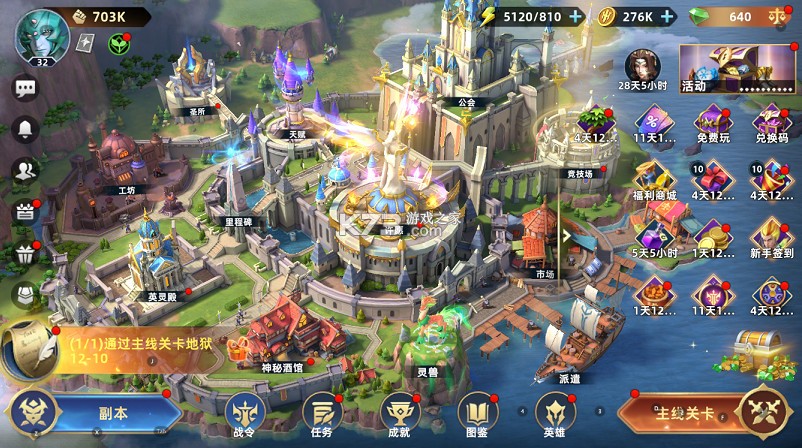Open the 战令 battle pass
The height and width of the screenshot is (448, 802).
coord(244,412)
